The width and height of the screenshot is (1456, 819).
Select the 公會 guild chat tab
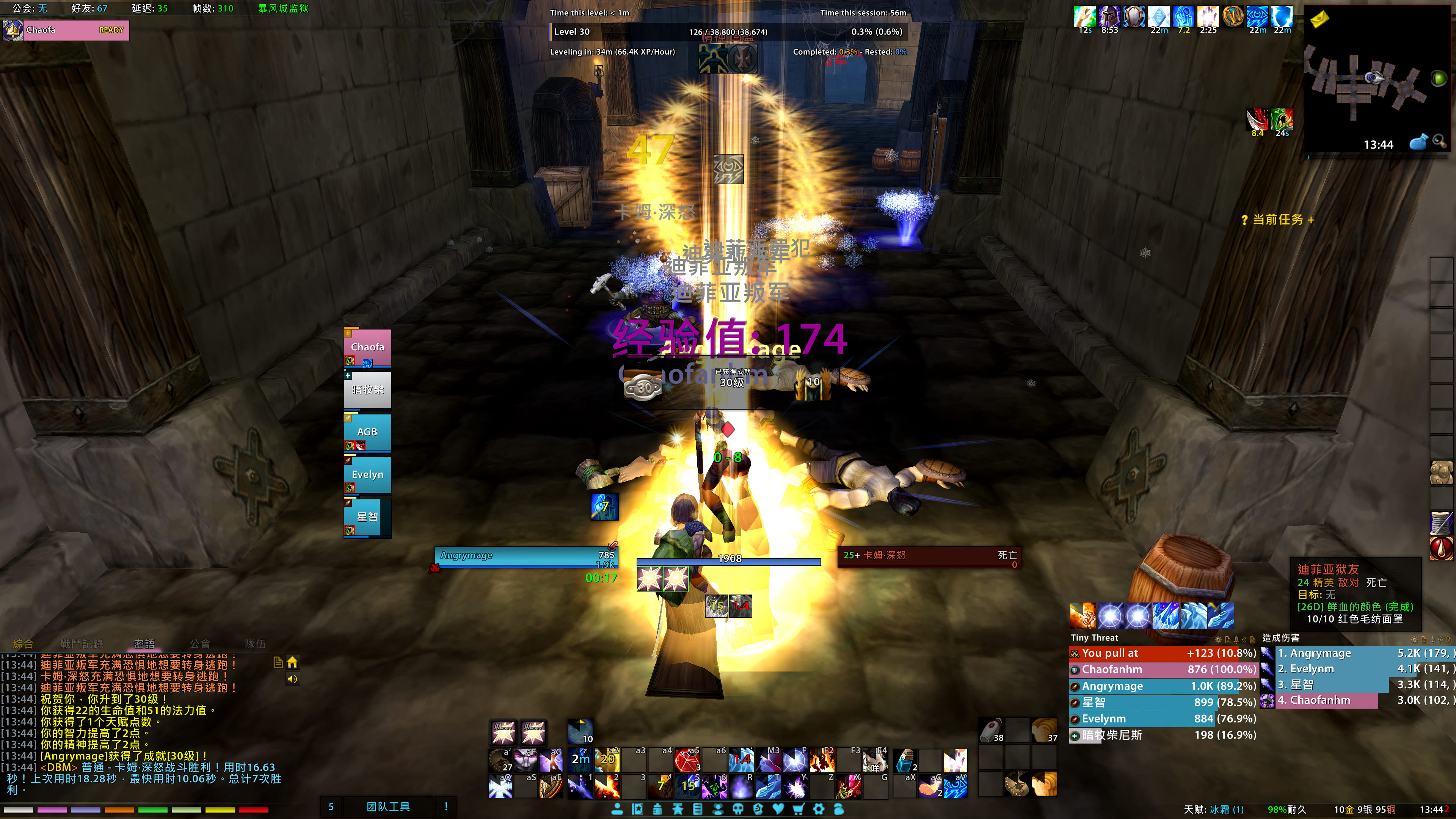click(x=199, y=644)
